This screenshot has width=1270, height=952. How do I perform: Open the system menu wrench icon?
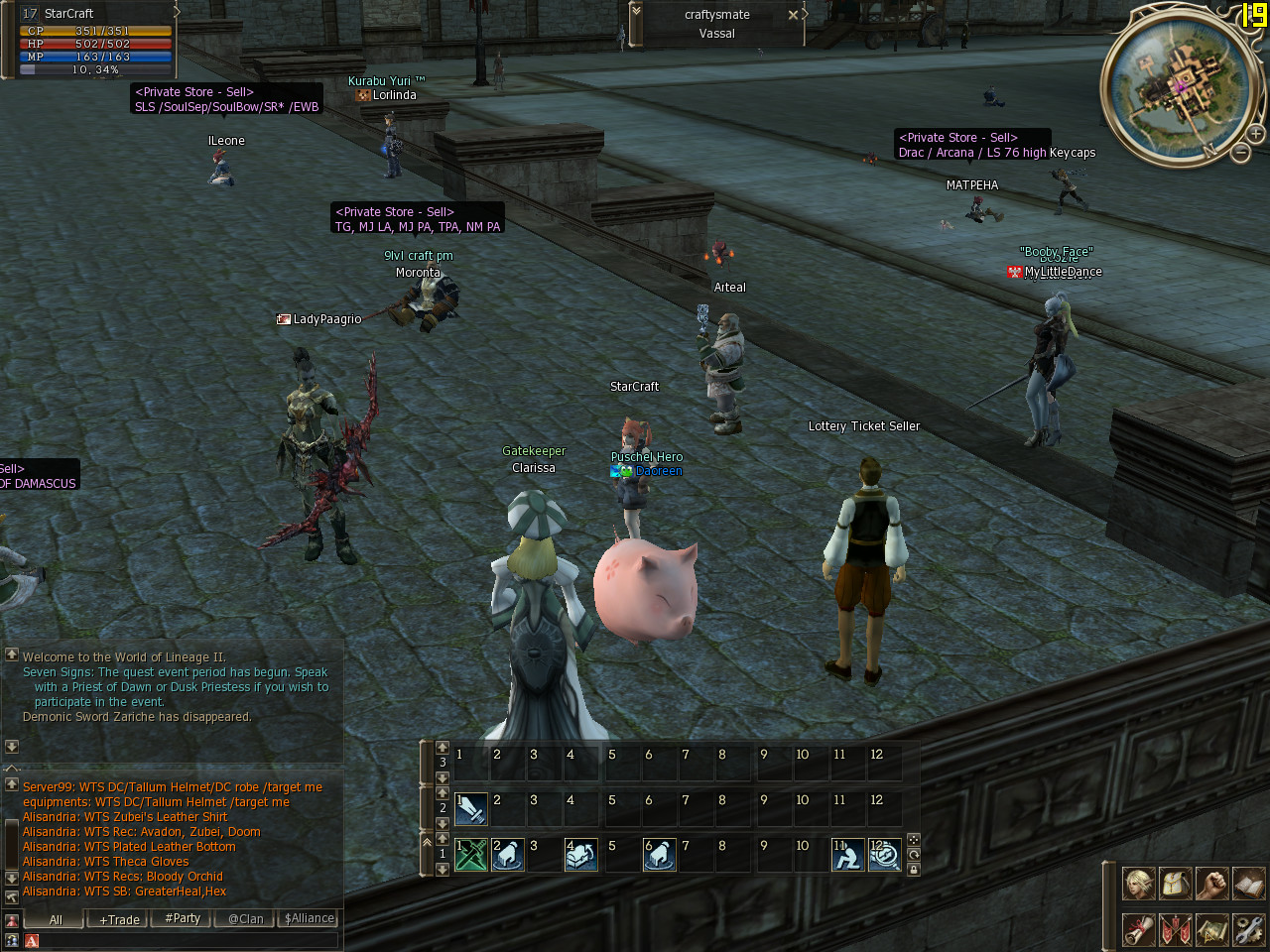click(1248, 929)
